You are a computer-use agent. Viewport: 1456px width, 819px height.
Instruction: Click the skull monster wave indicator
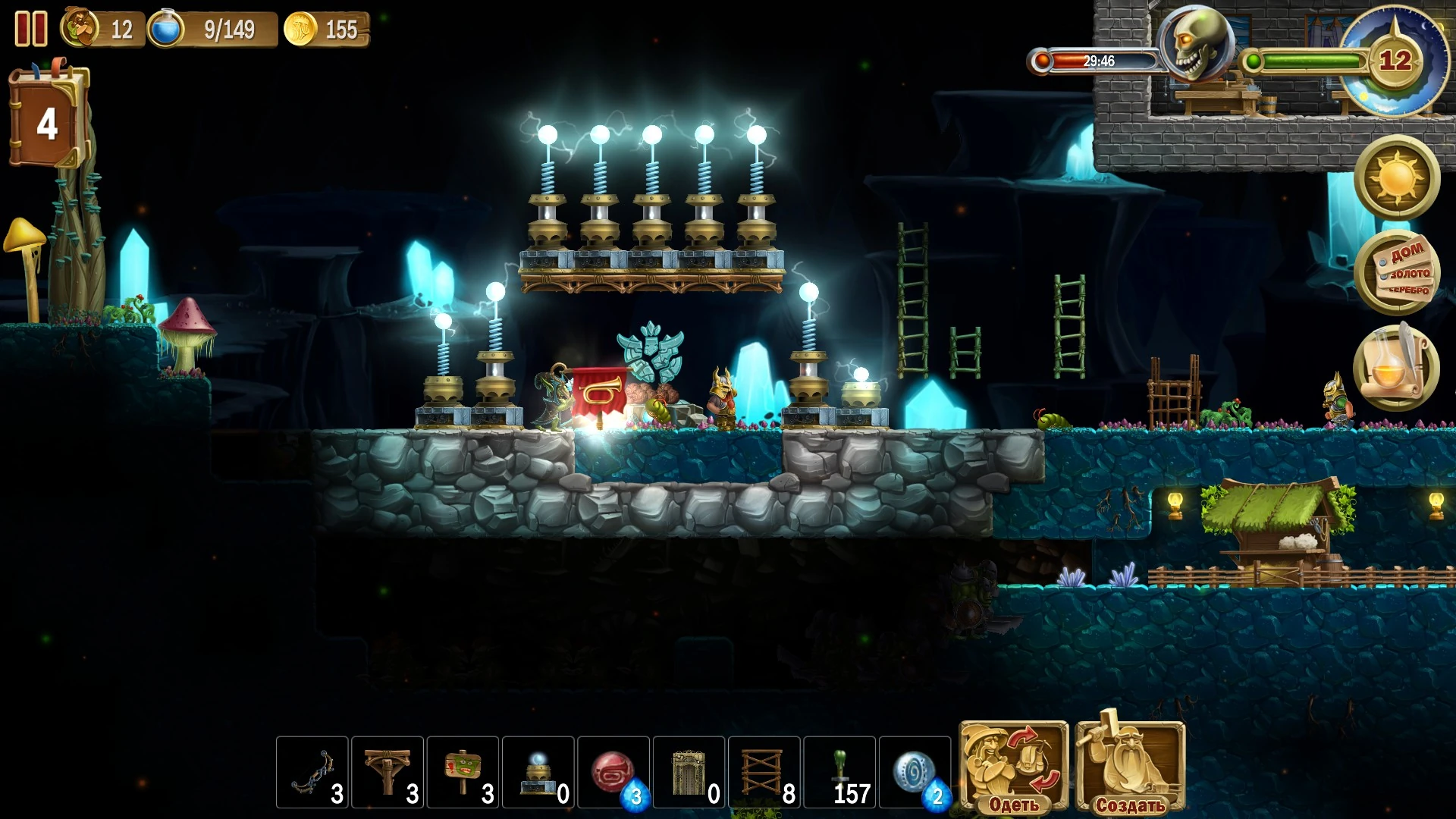1196,45
